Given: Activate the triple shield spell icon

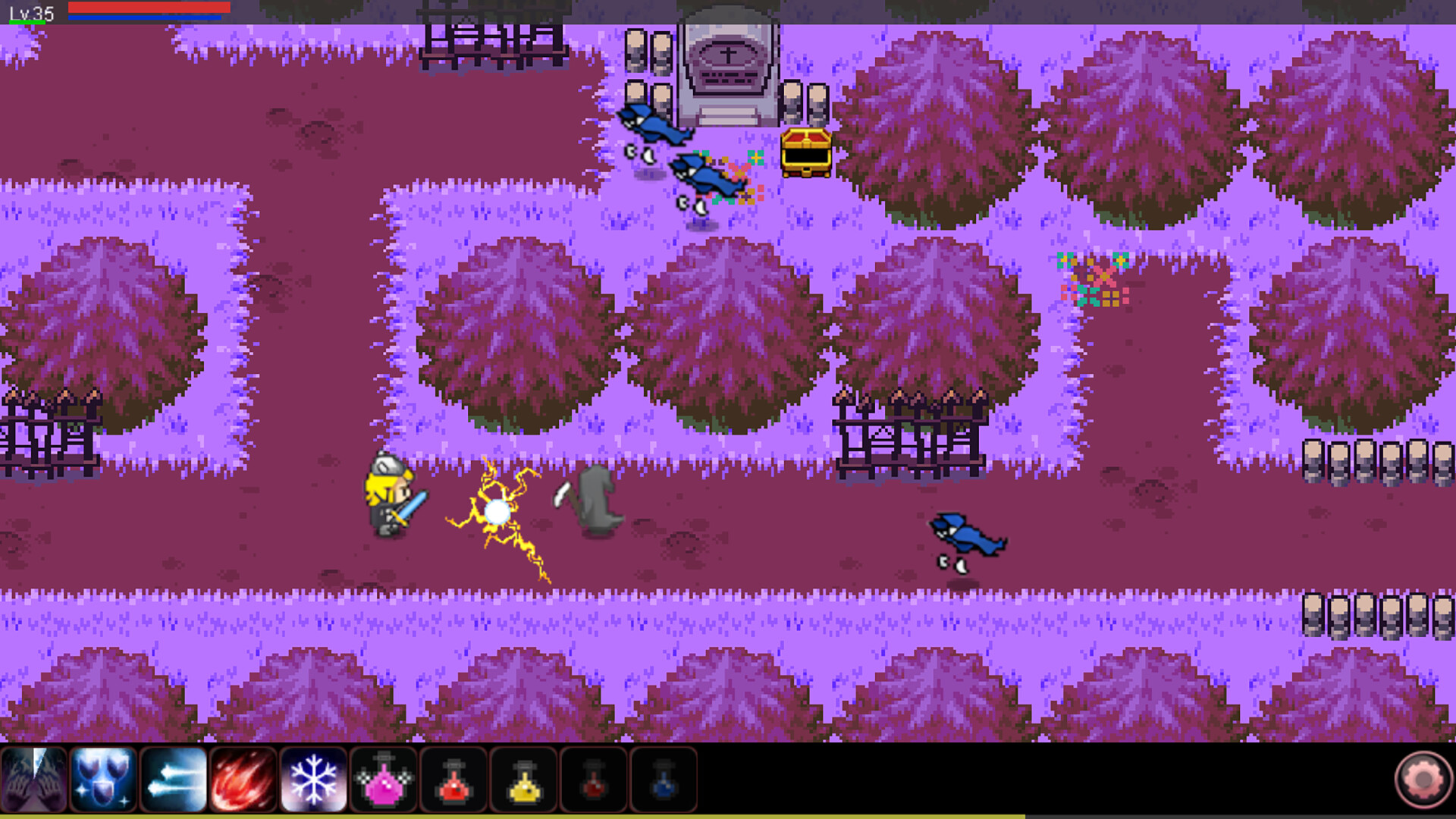Looking at the screenshot, I should pos(103,781).
